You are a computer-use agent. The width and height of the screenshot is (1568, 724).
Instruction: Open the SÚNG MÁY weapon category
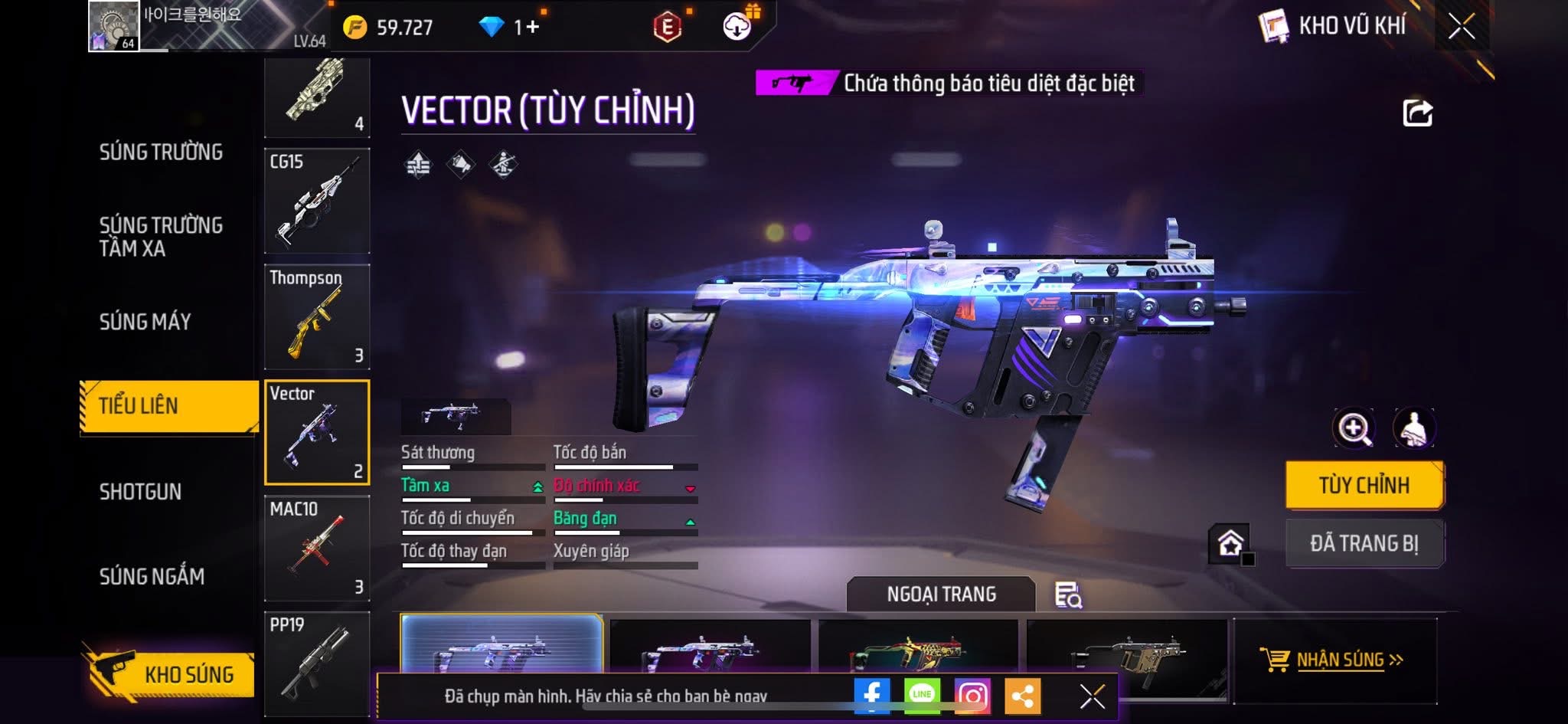(x=145, y=322)
